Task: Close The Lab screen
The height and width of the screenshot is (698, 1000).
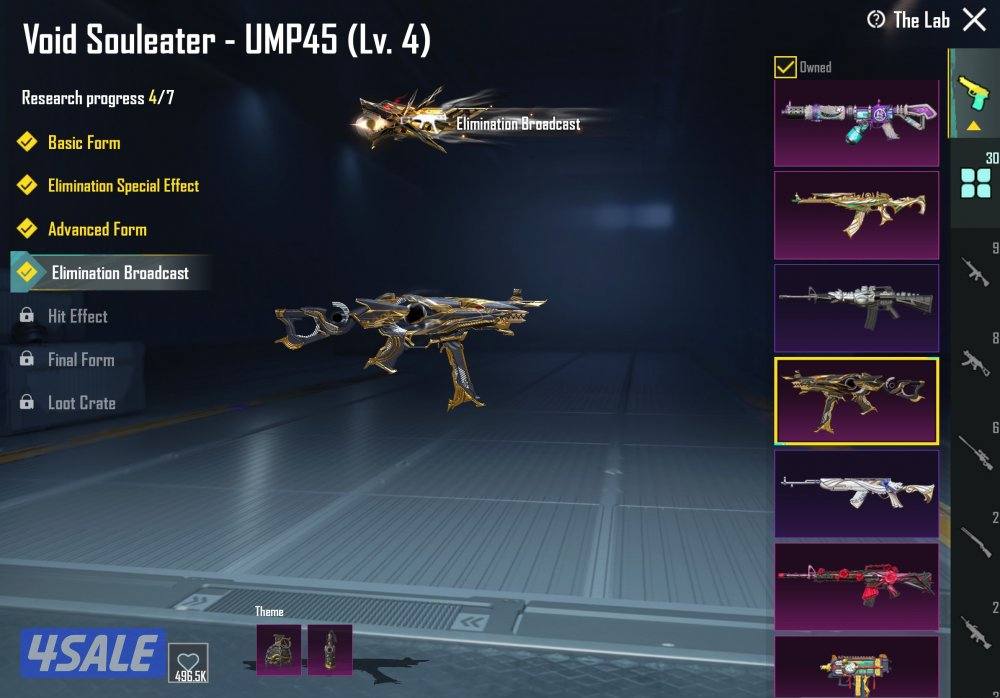Action: [973, 20]
